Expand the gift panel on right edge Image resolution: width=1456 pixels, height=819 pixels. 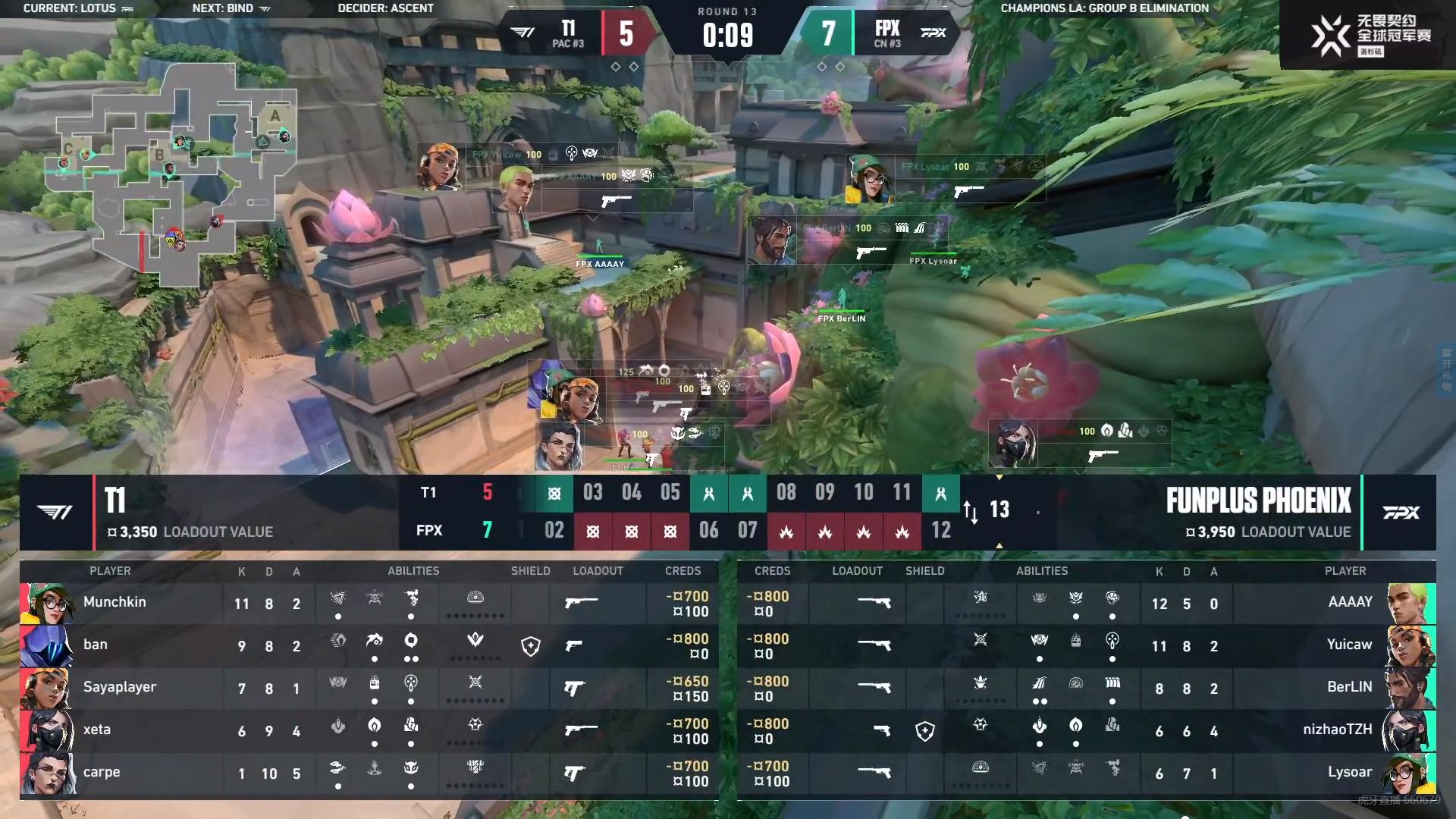[1447, 369]
